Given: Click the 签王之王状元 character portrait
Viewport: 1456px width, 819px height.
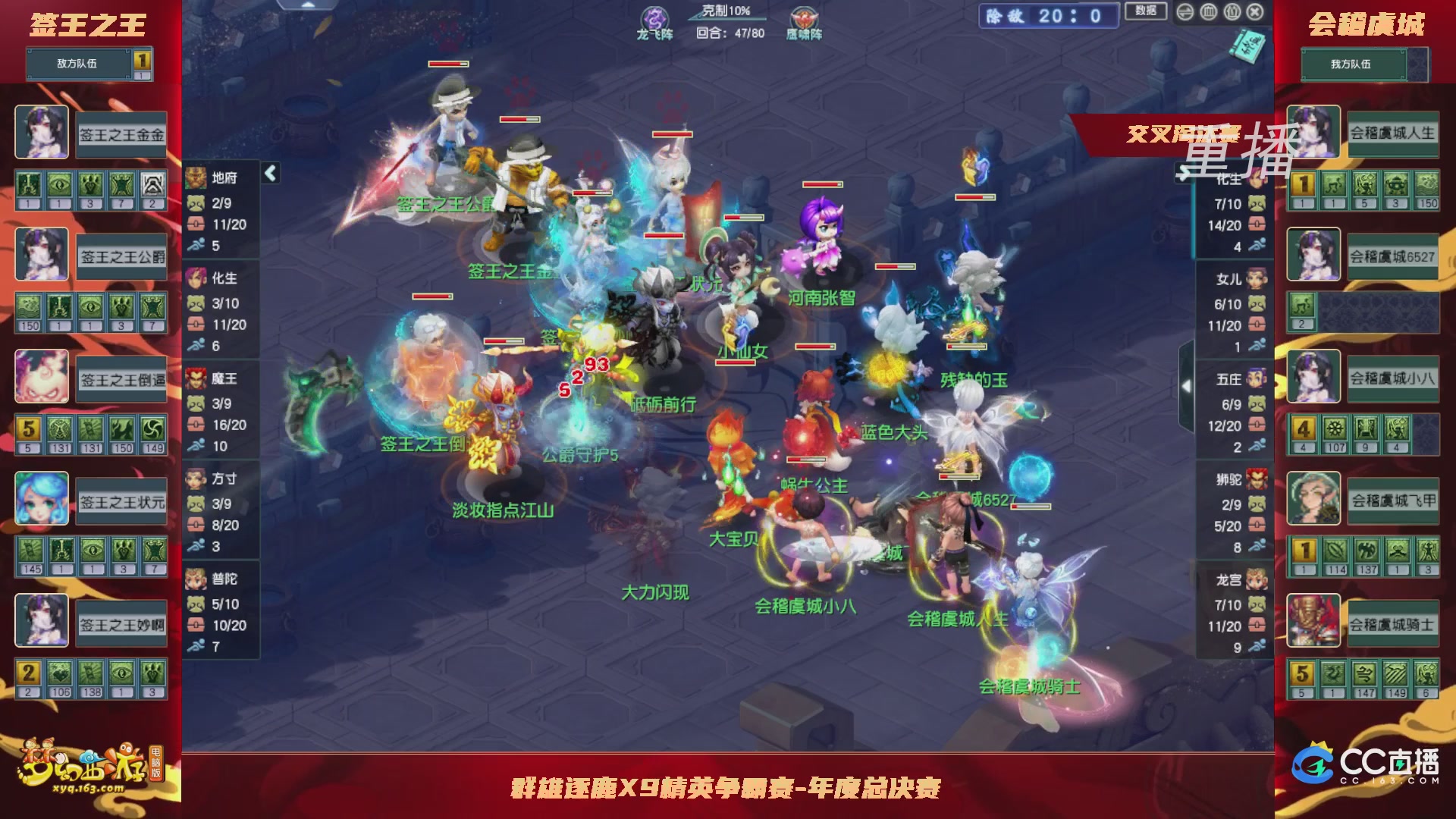Looking at the screenshot, I should (42, 498).
